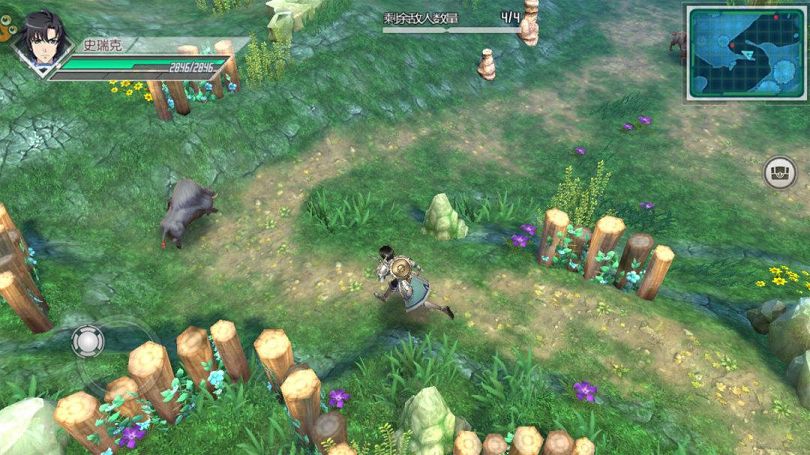Open the treasure chest button
This screenshot has width=810, height=455.
point(781,173)
